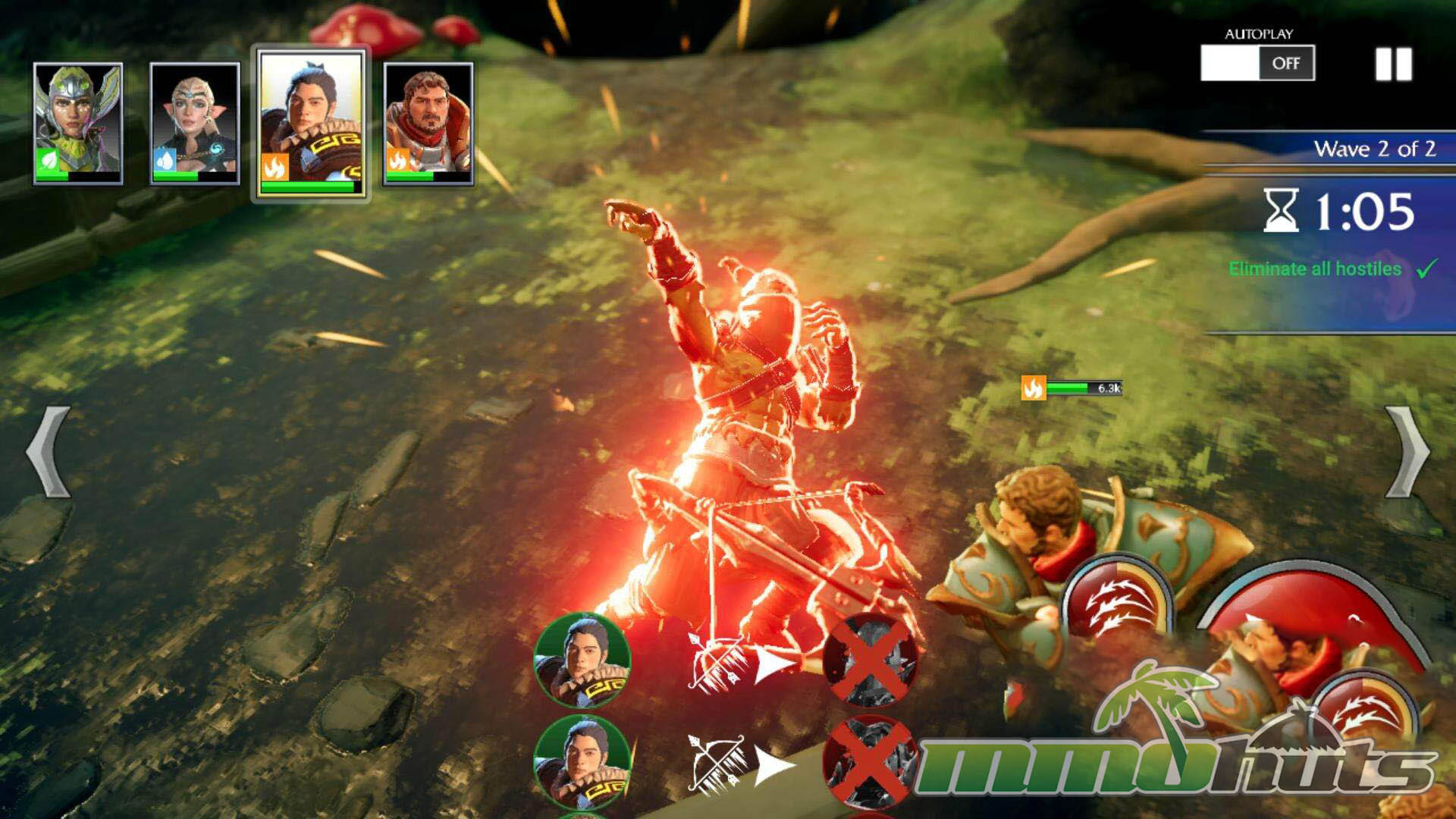Toggle the Autoplay switch
Viewport: 1456px width, 819px height.
click(x=1257, y=63)
